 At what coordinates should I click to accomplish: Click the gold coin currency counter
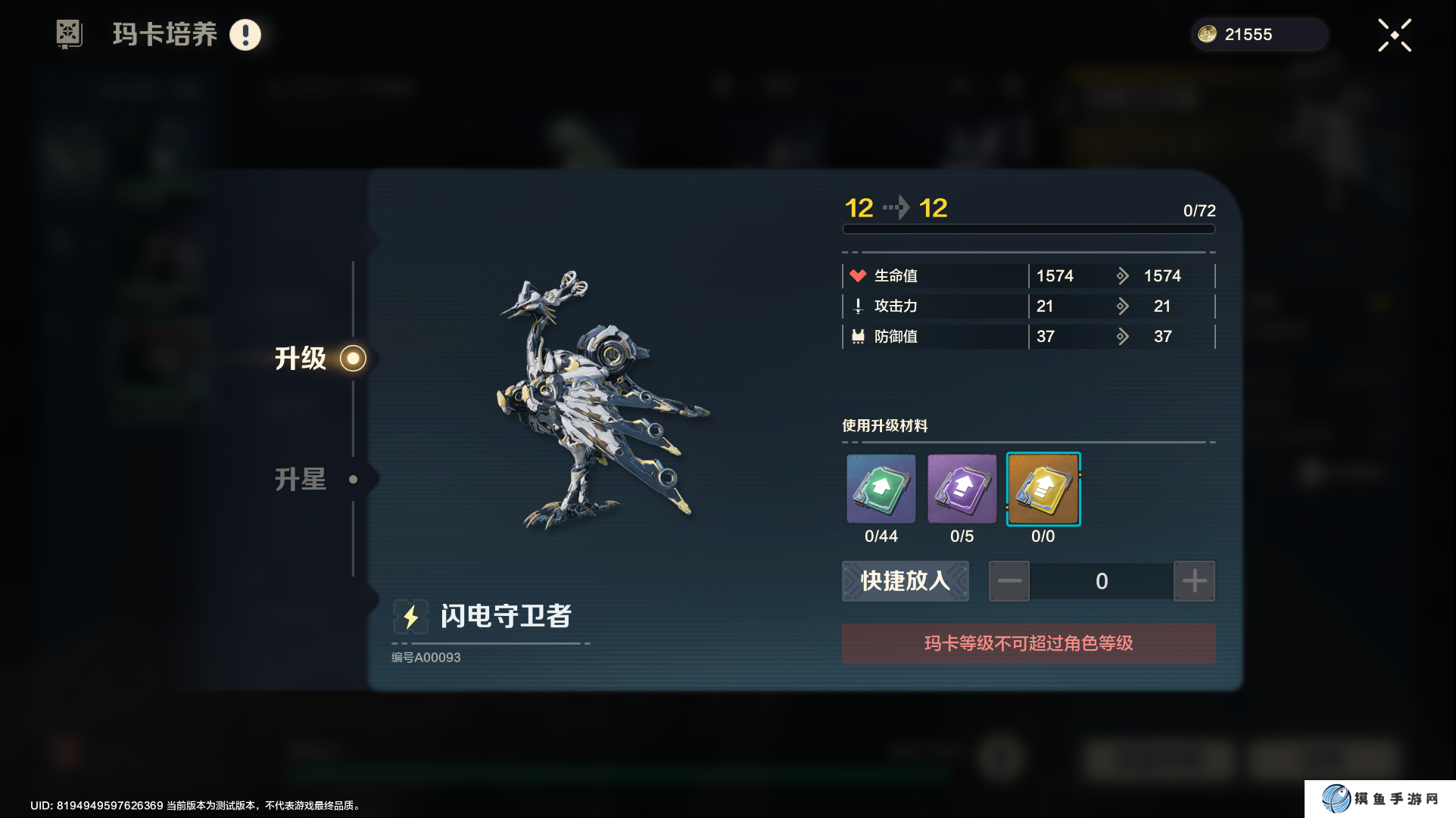point(1258,35)
